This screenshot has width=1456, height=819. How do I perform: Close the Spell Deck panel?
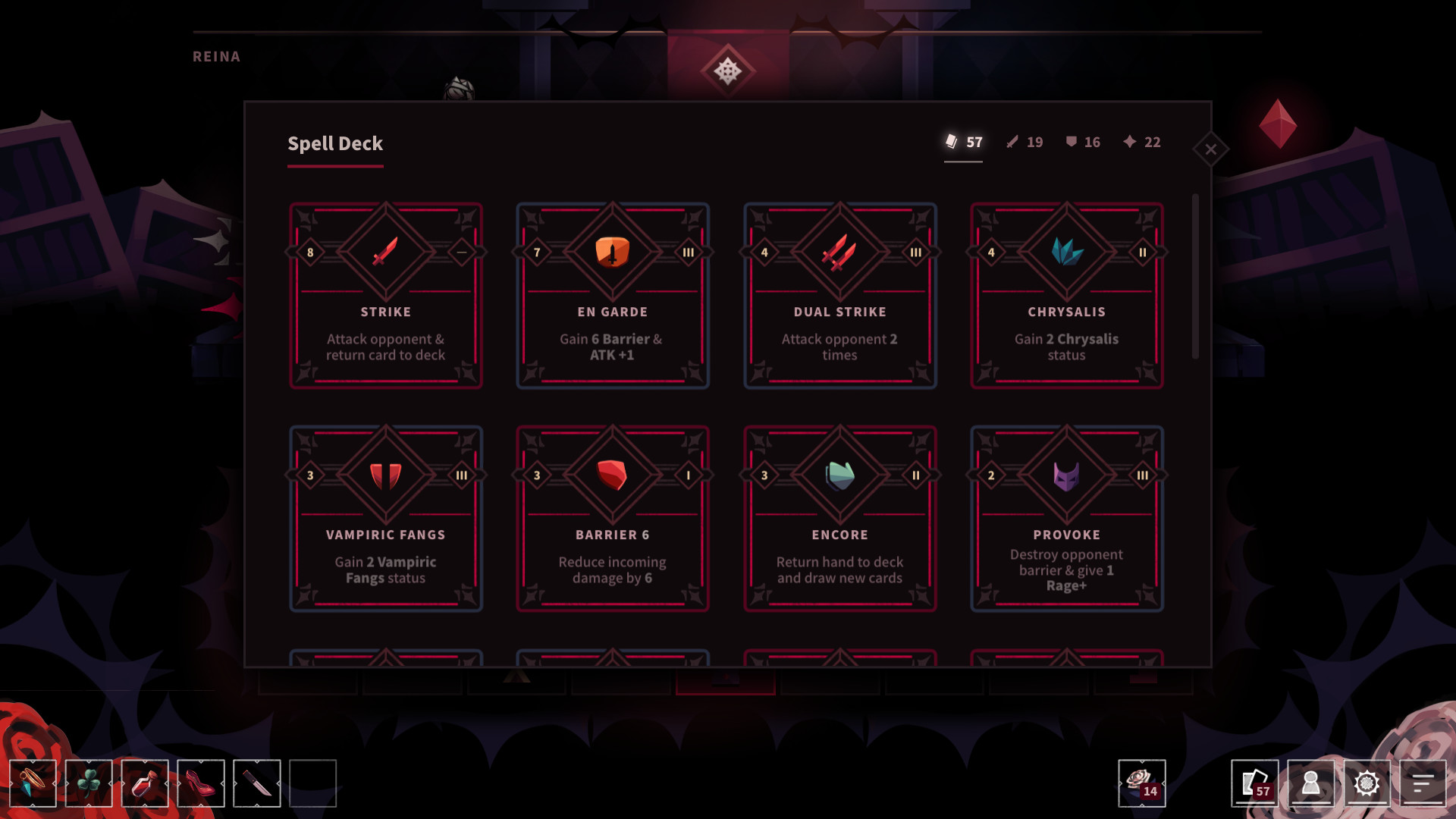(1211, 149)
